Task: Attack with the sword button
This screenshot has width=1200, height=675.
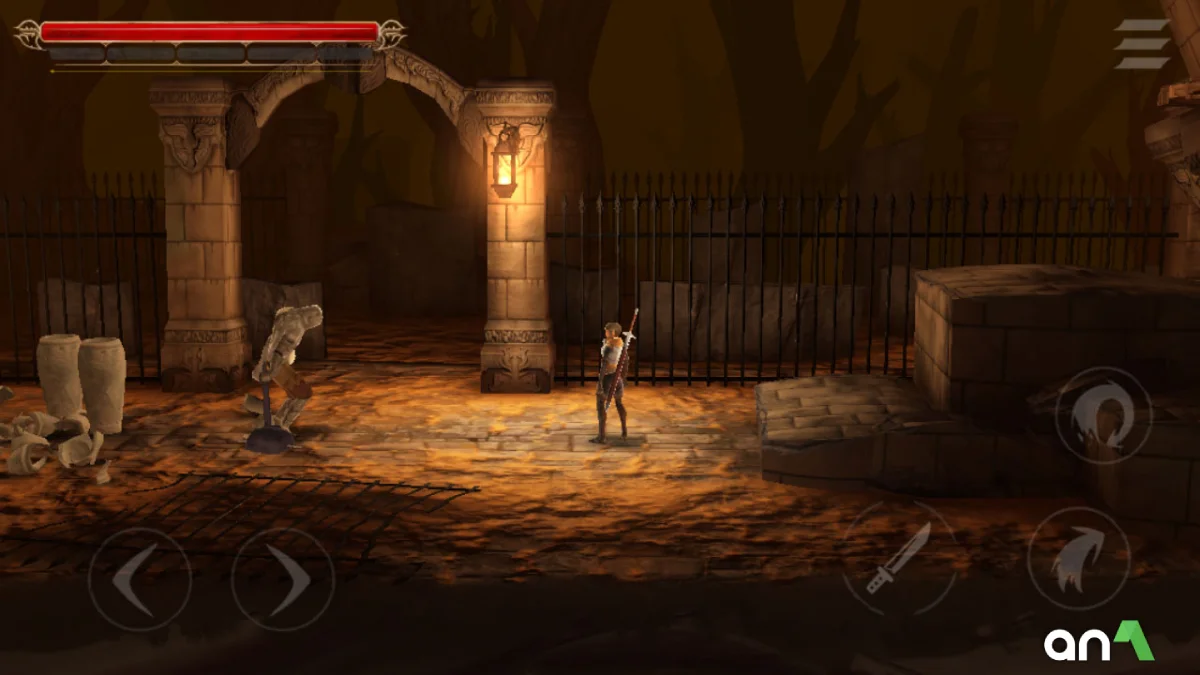Action: pos(899,558)
